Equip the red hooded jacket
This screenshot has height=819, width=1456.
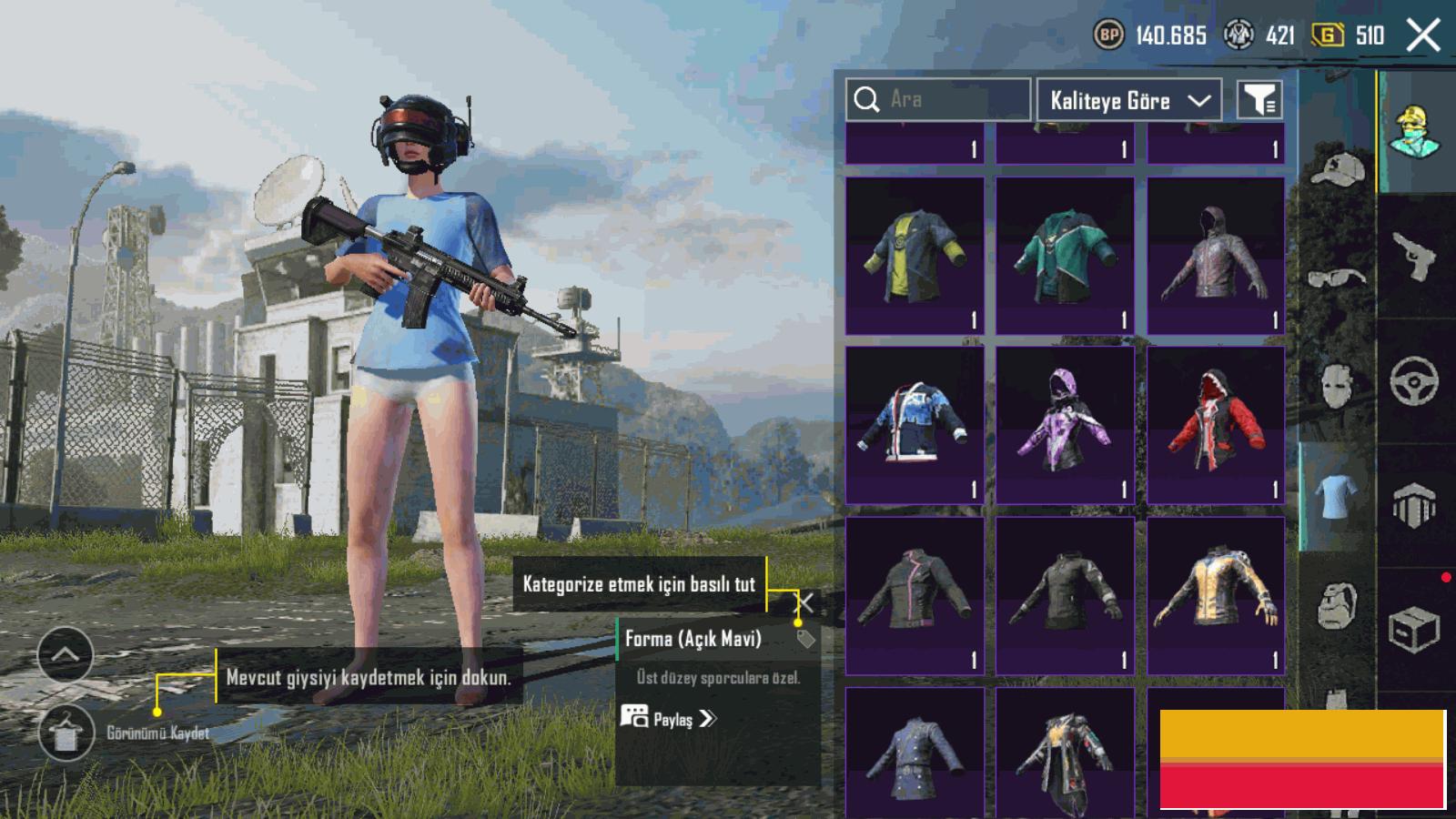pos(1216,425)
